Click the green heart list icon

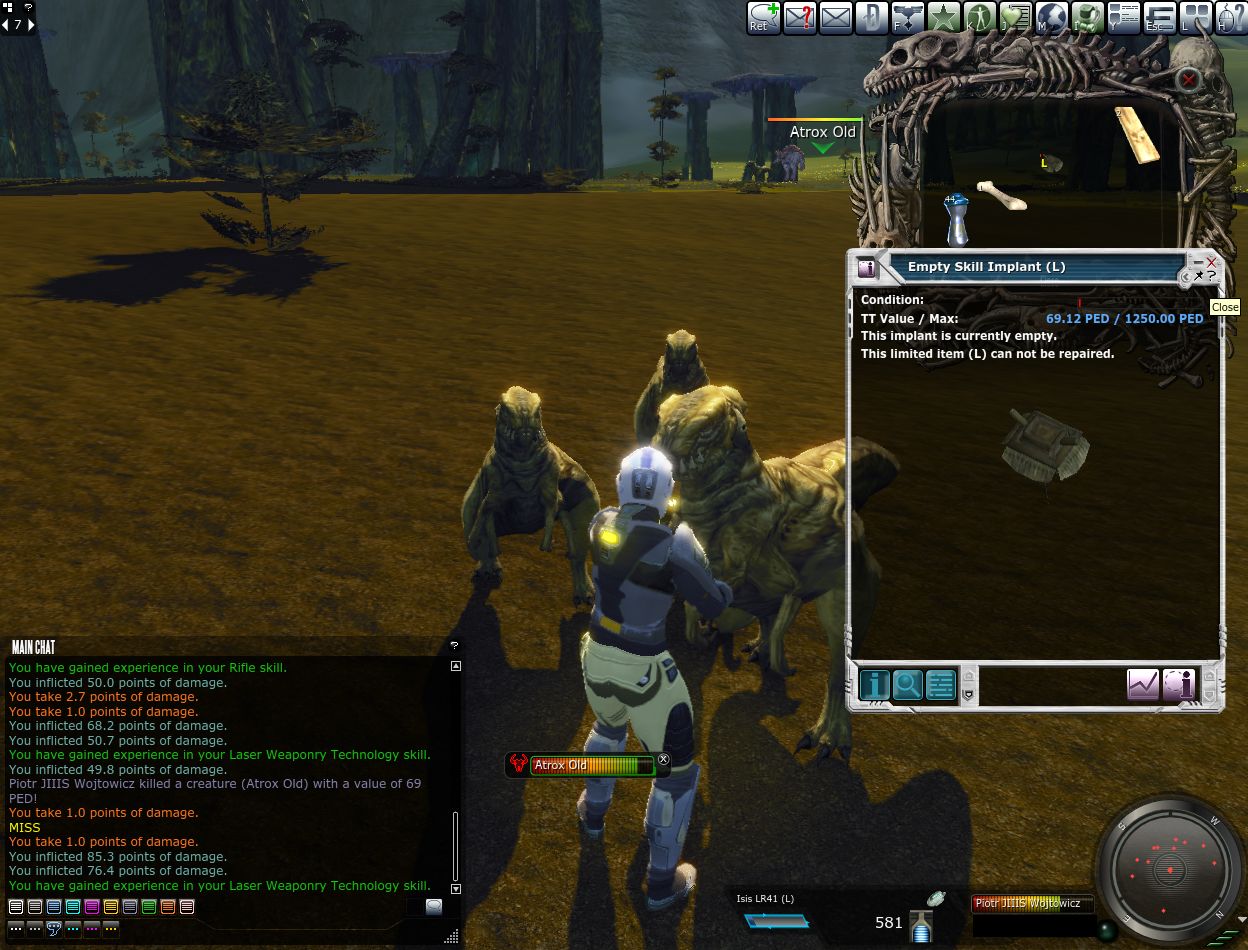tap(1016, 18)
